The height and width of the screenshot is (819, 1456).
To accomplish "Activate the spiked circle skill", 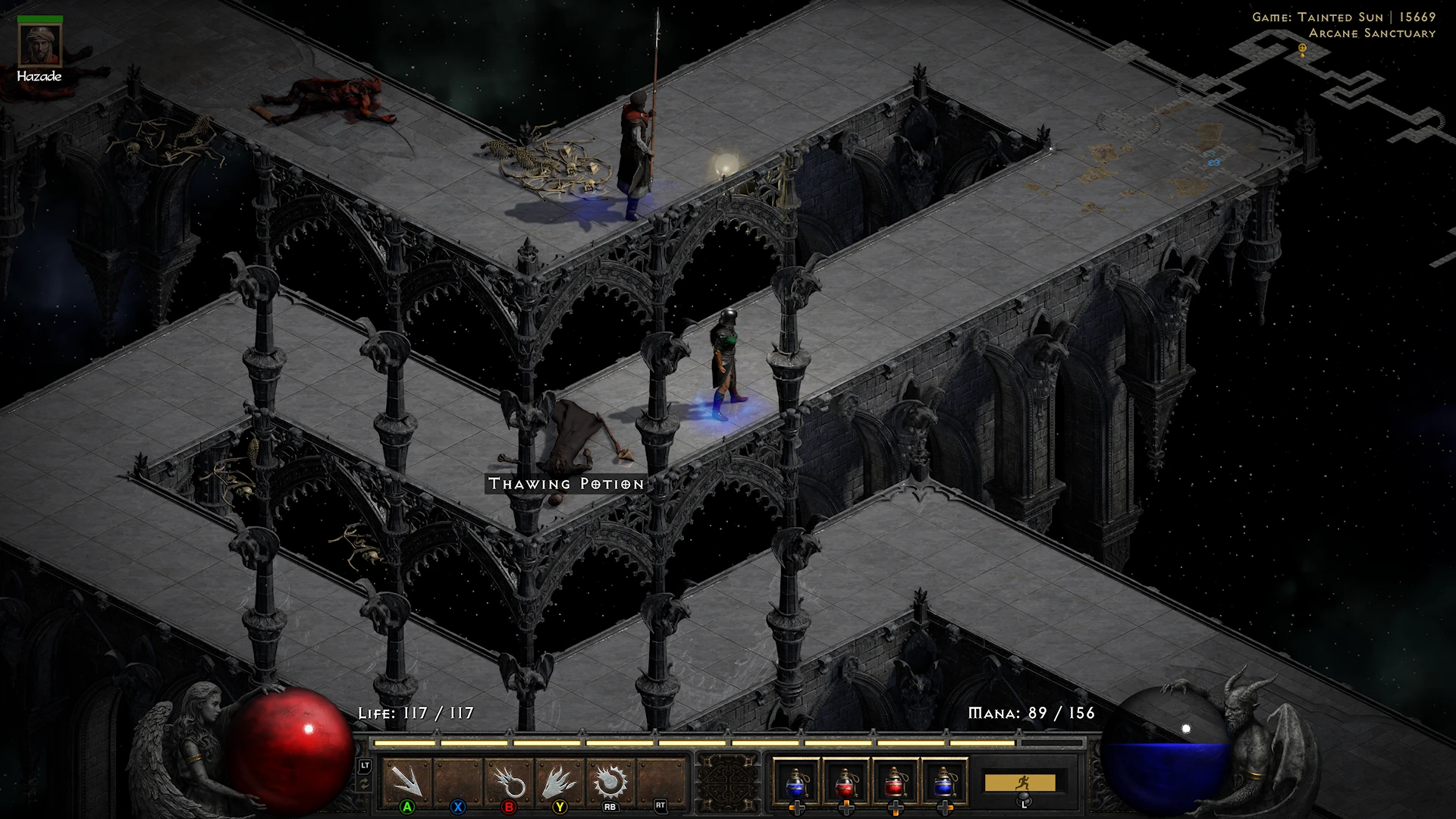I will tap(610, 782).
